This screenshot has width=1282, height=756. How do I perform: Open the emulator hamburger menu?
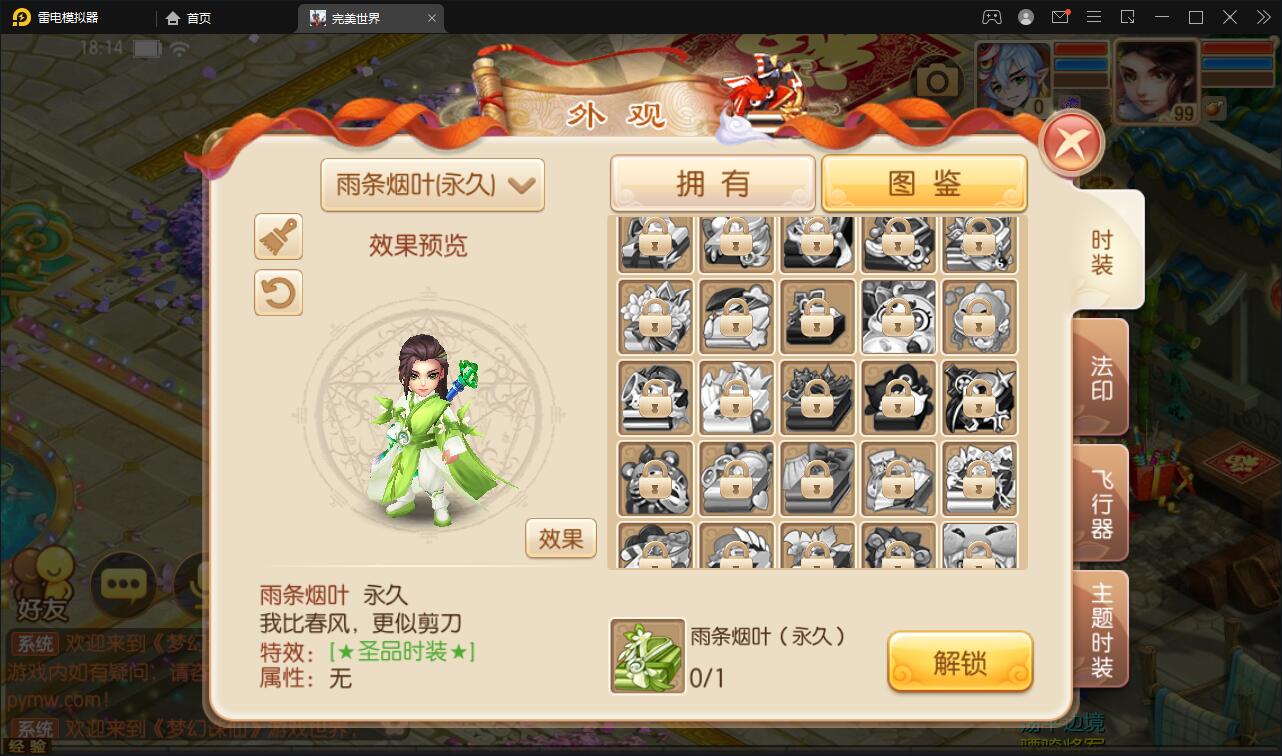(1094, 17)
